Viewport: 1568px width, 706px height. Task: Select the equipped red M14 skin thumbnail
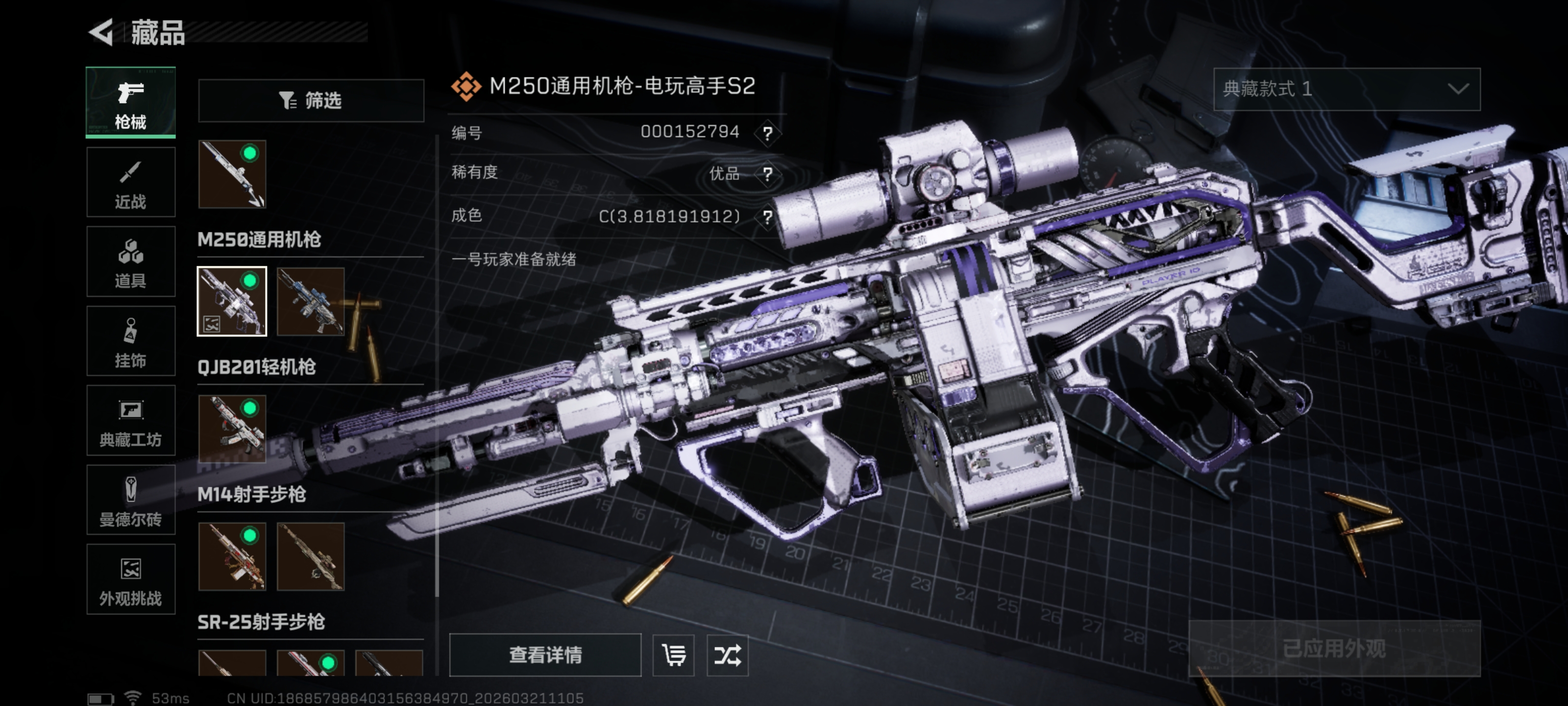(x=232, y=556)
